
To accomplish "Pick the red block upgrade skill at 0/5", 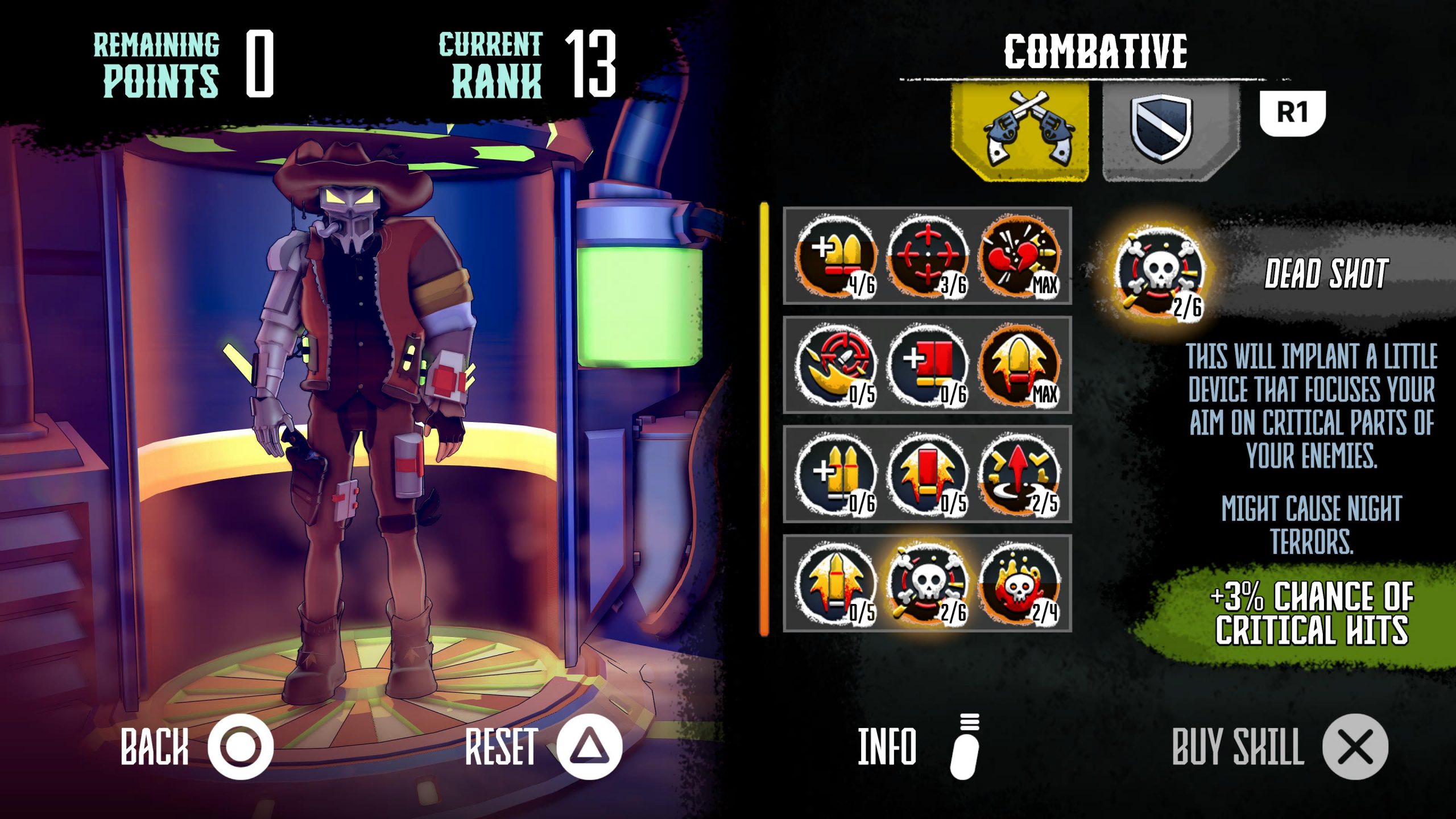I will 927,474.
